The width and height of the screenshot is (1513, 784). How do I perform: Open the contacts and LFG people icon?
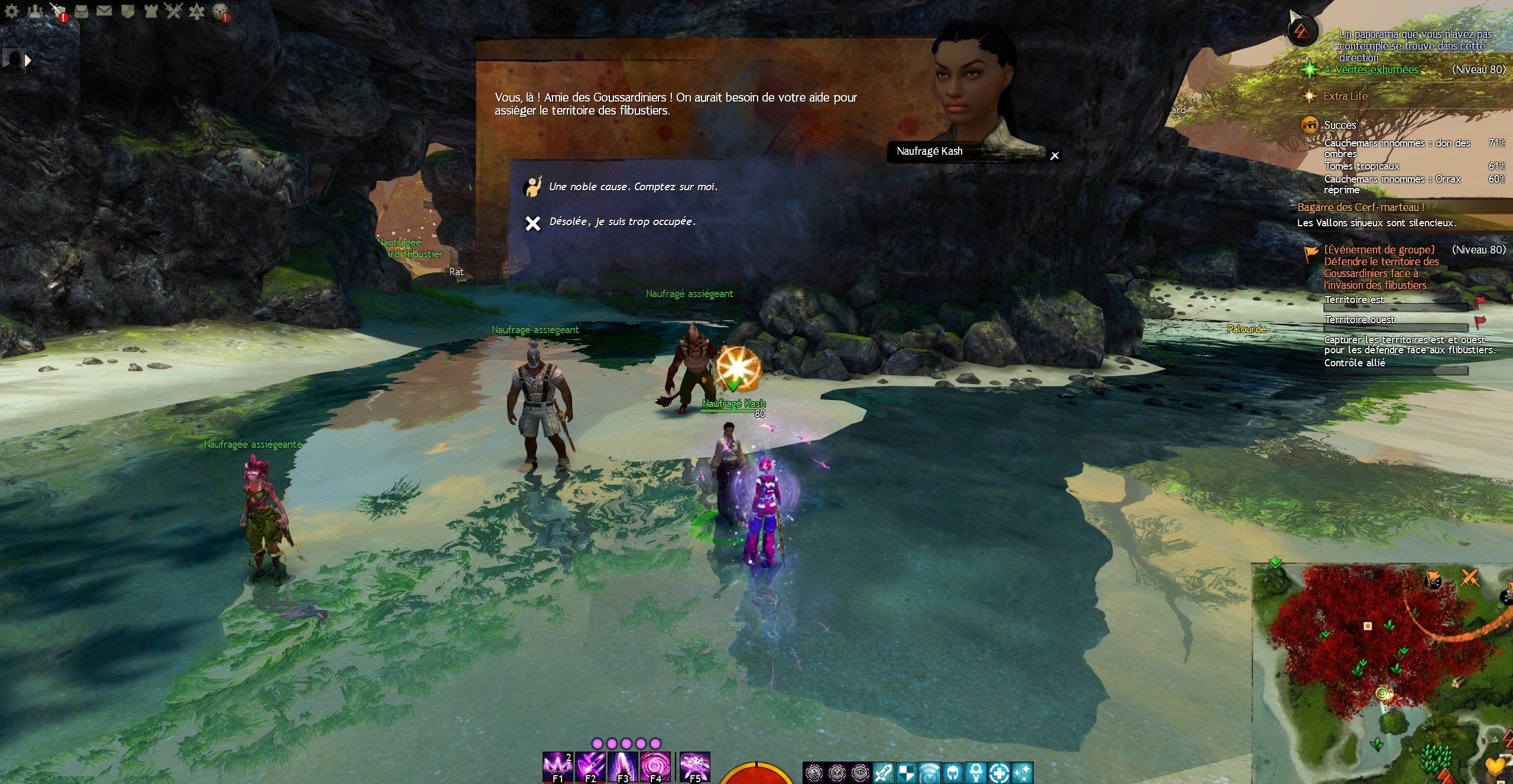click(35, 11)
